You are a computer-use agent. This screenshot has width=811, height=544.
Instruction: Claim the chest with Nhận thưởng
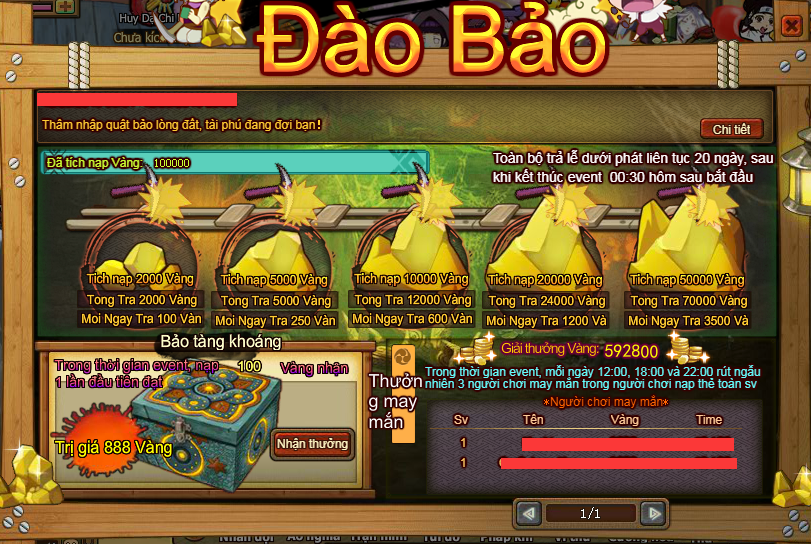pyautogui.click(x=312, y=444)
